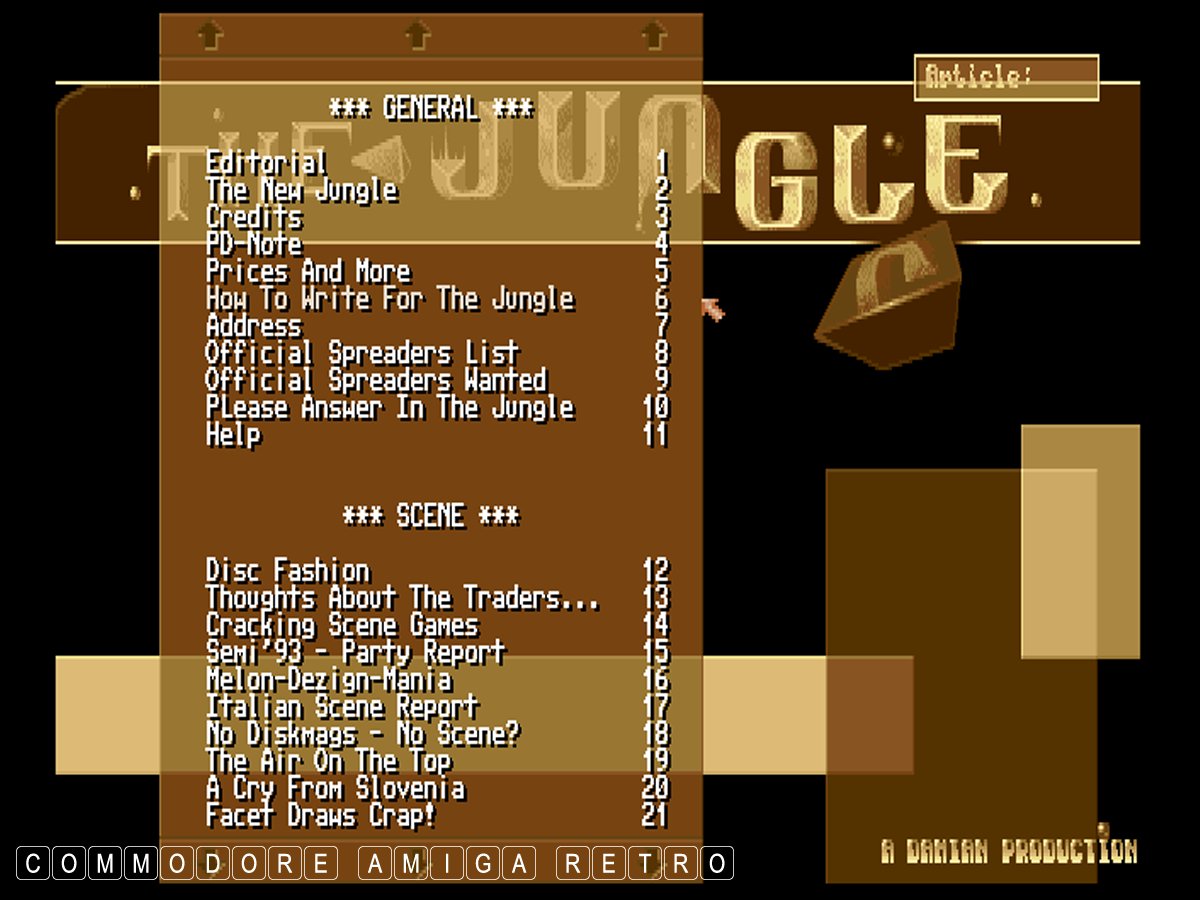Open Official Spreaders Wanted article
This screenshot has height=900, width=1200.
[x=376, y=380]
